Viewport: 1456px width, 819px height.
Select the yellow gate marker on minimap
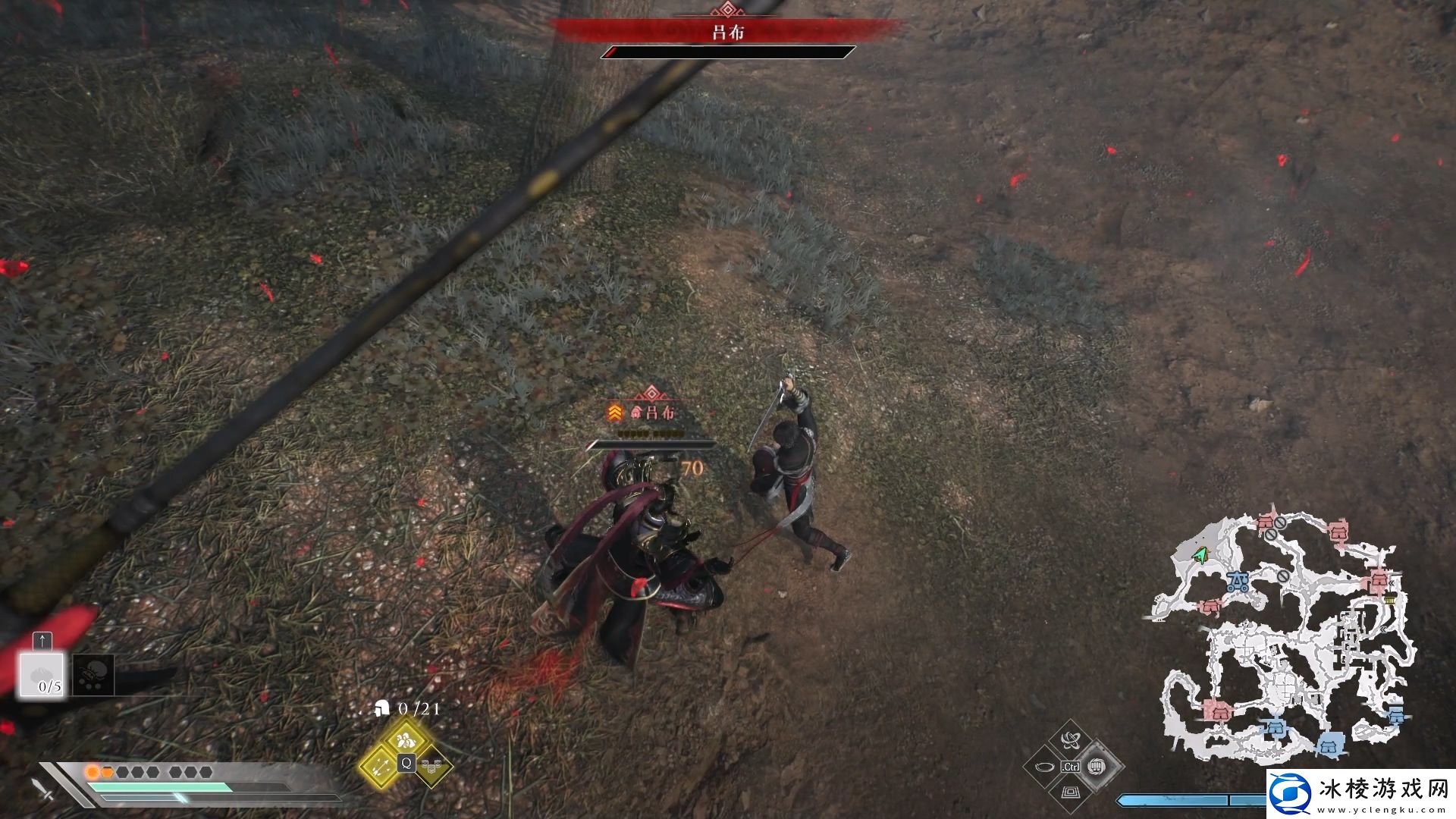[x=1390, y=601]
